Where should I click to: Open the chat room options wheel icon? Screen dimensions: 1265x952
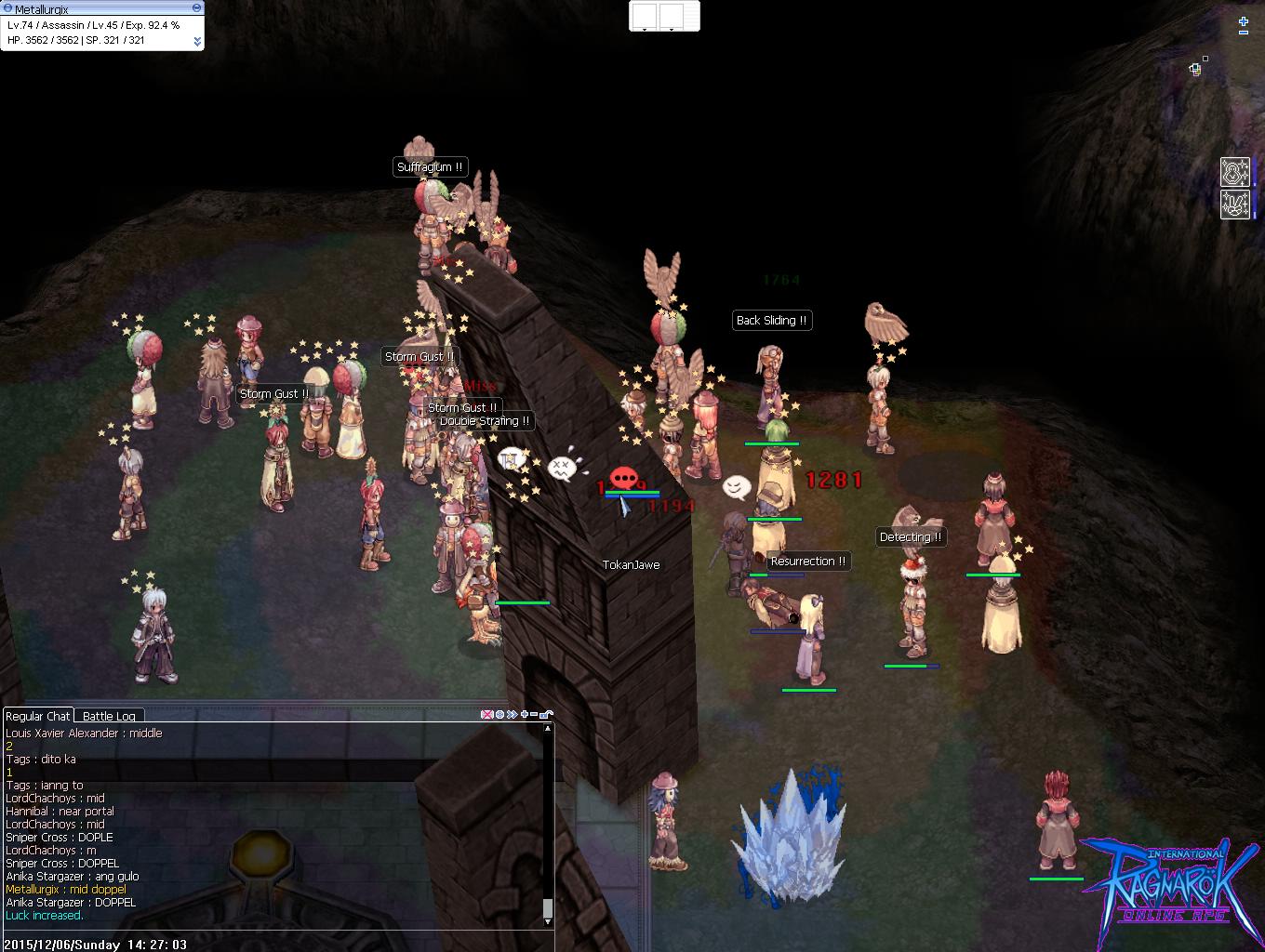click(499, 715)
